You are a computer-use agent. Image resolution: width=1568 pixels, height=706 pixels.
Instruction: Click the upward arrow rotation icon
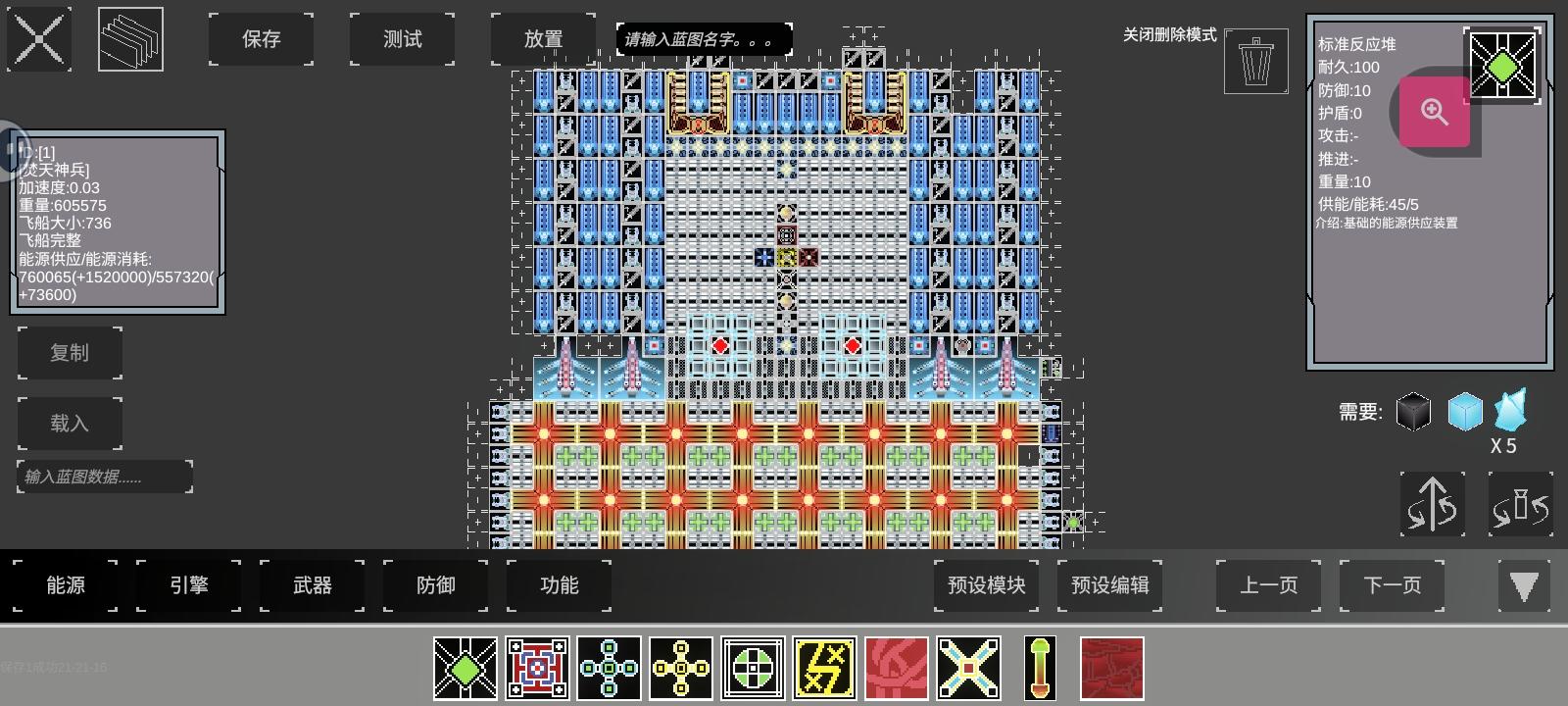point(1433,503)
